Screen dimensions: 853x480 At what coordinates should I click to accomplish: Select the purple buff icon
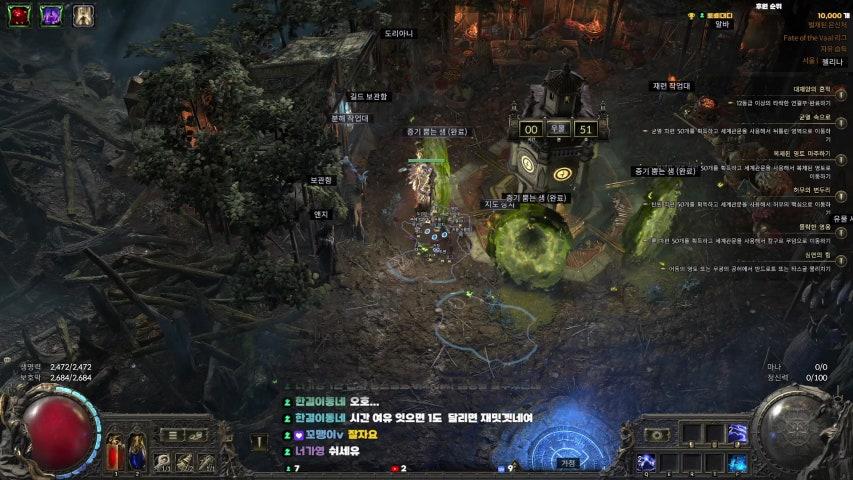point(51,14)
